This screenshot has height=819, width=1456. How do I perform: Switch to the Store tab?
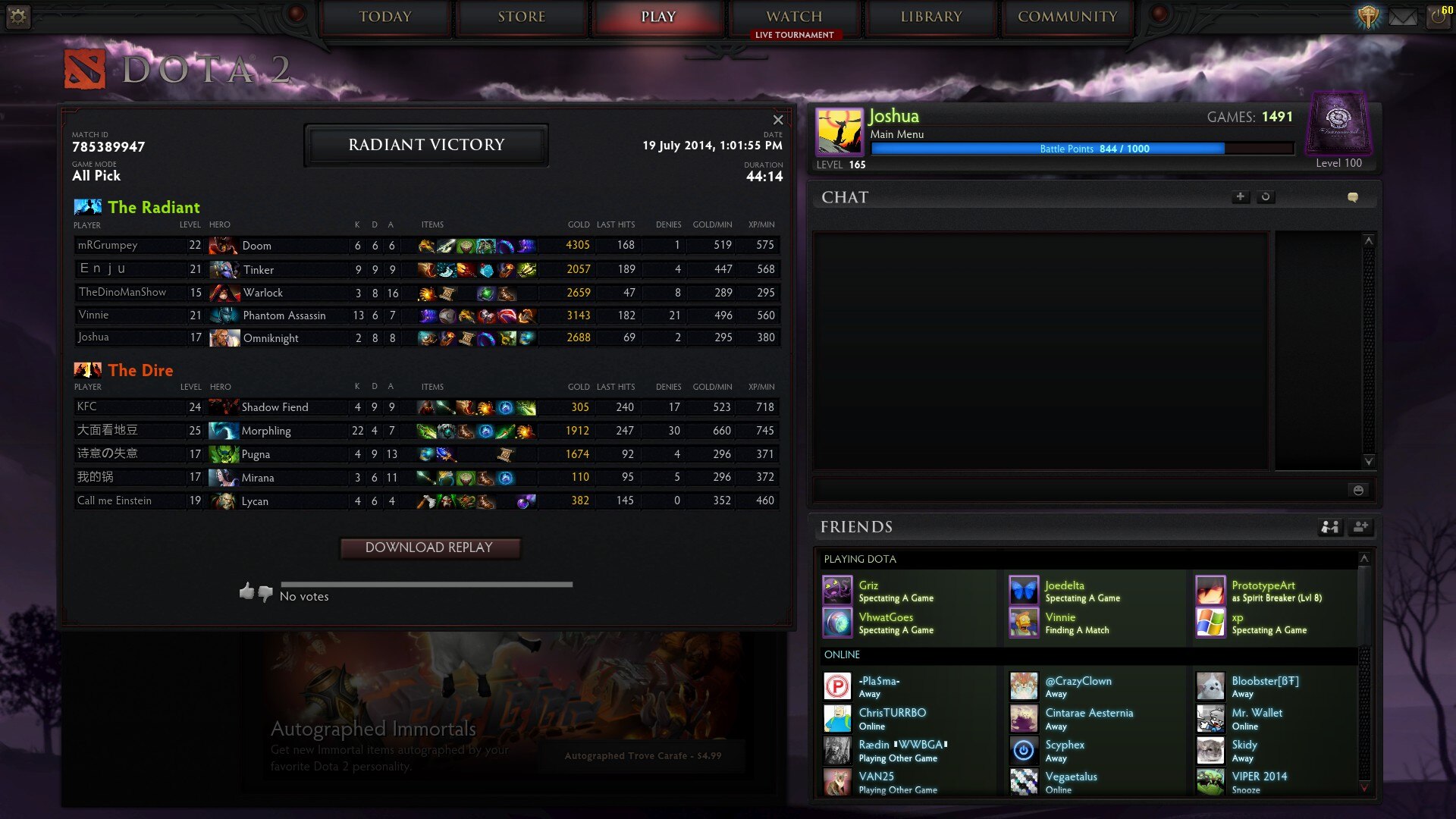pyautogui.click(x=522, y=17)
